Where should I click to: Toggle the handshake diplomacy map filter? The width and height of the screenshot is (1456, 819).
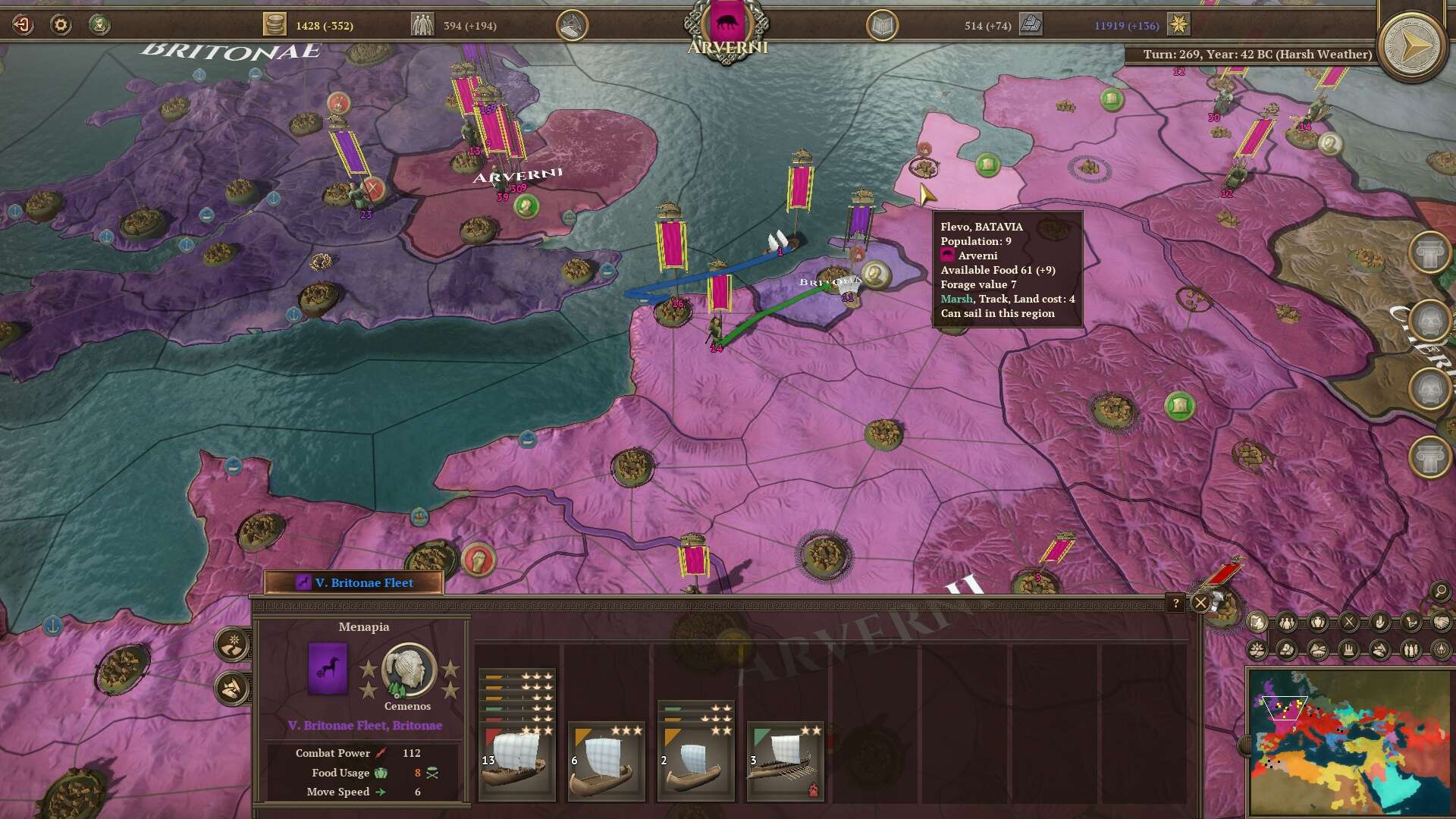[x=1441, y=623]
